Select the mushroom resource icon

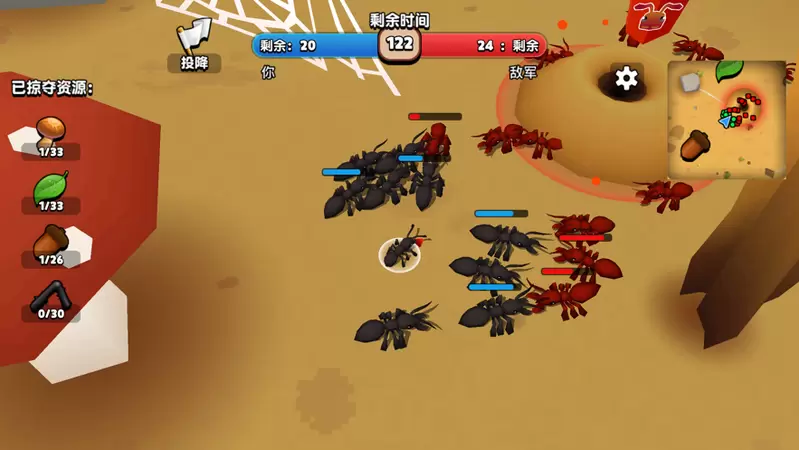[x=50, y=131]
